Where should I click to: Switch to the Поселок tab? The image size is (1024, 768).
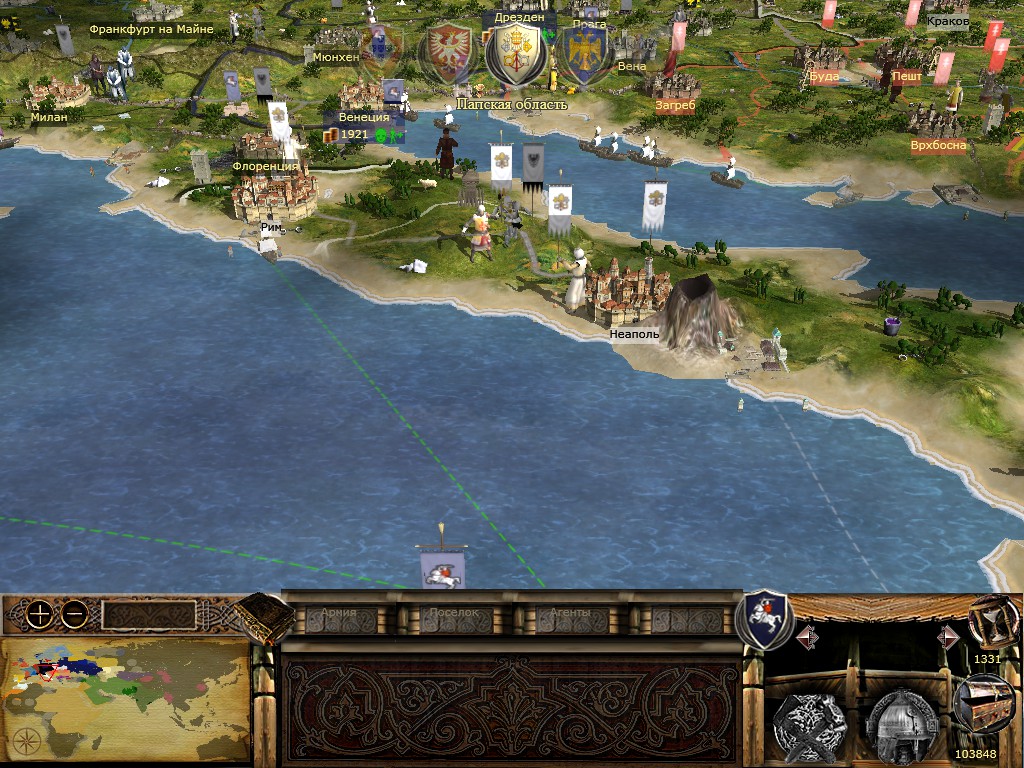click(455, 616)
